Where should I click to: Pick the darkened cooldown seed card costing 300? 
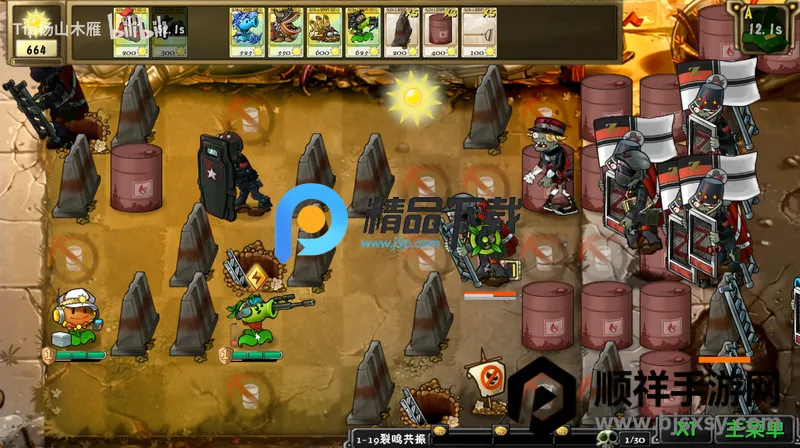pyautogui.click(x=169, y=31)
